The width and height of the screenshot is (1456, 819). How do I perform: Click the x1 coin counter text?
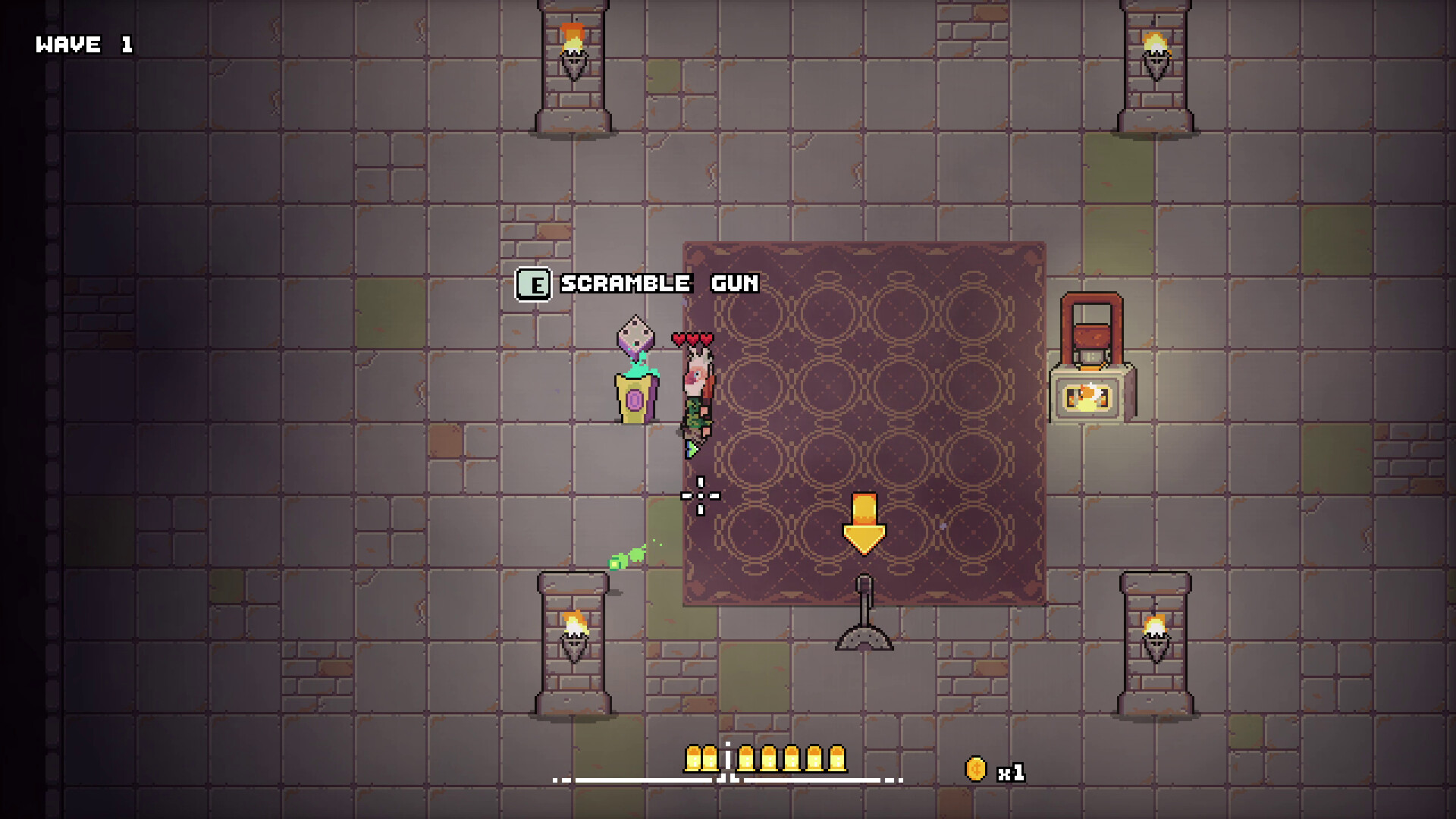[1012, 771]
